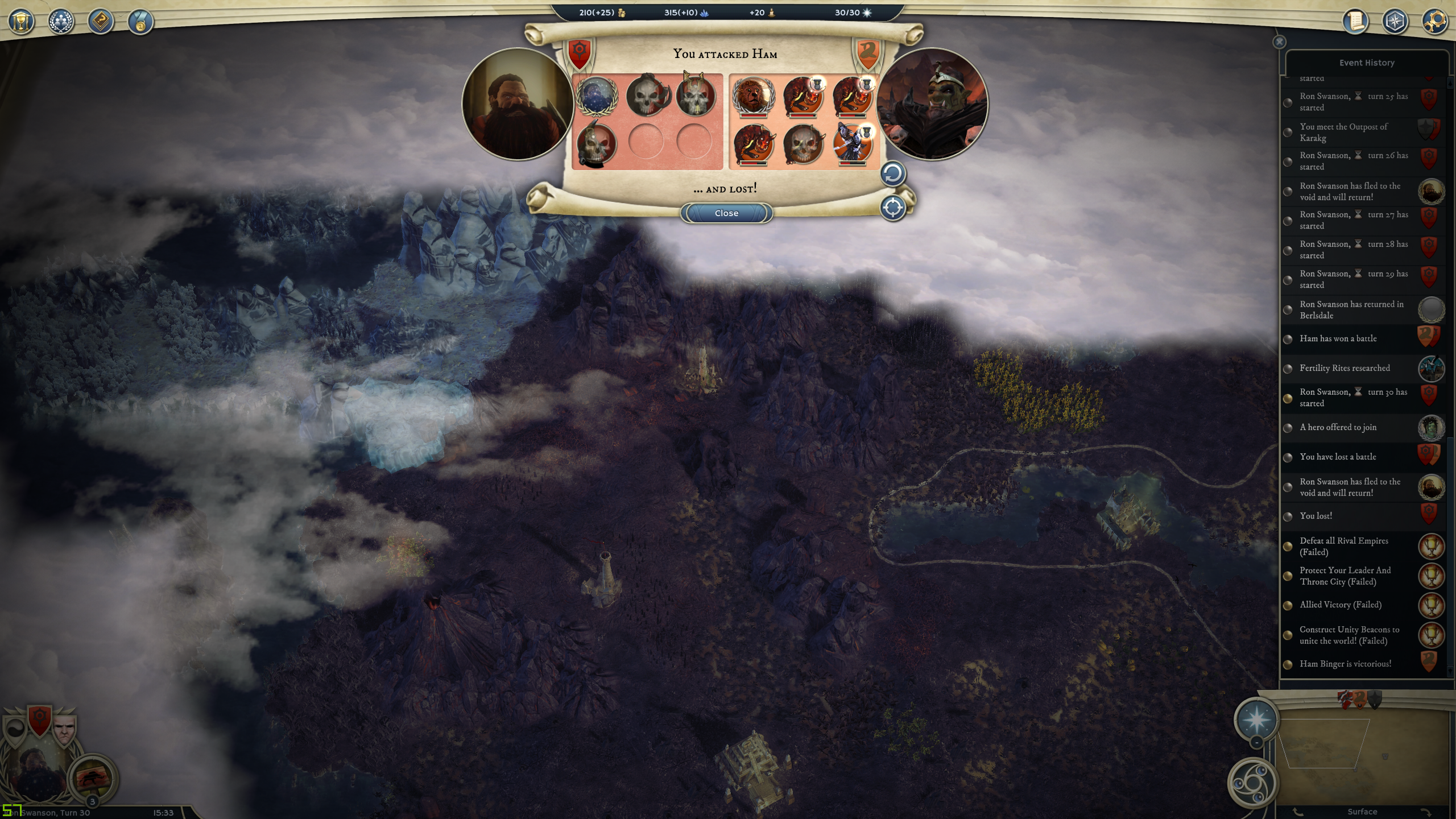Open the scroll icon in top bar
Viewport: 1456px width, 819px height.
pyautogui.click(x=1355, y=22)
